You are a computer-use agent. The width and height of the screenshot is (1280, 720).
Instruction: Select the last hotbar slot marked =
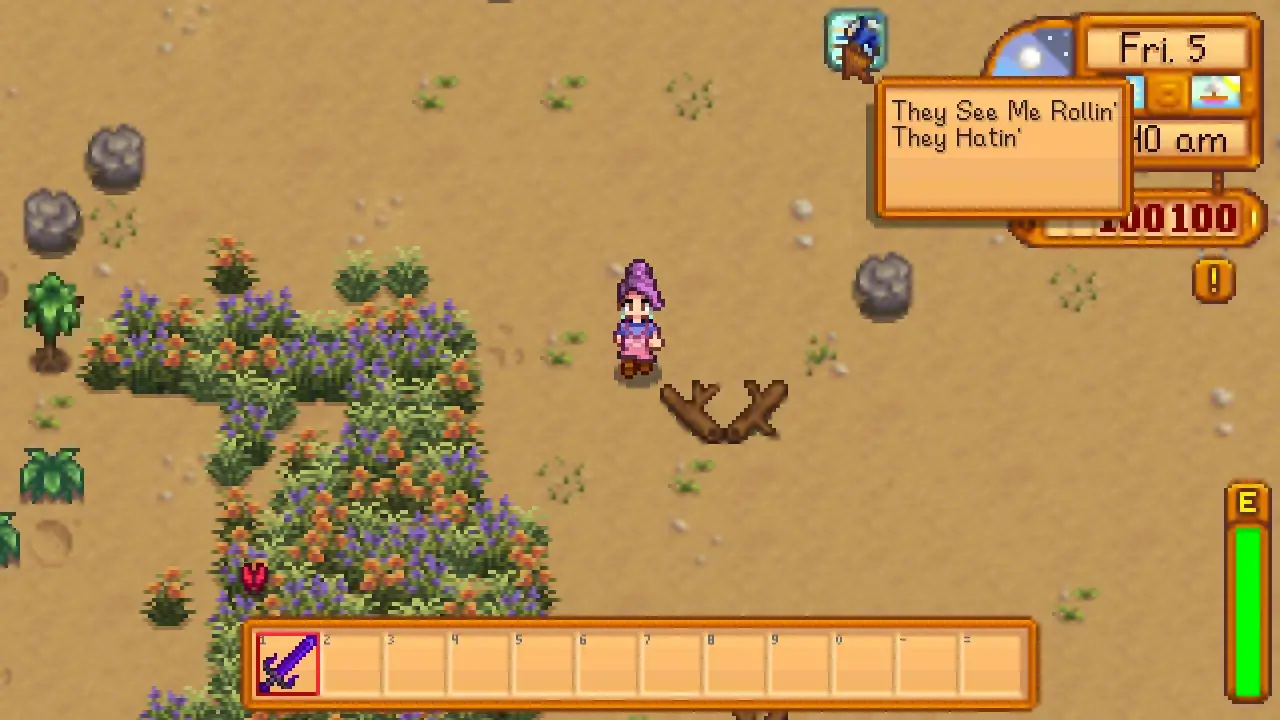tap(993, 663)
